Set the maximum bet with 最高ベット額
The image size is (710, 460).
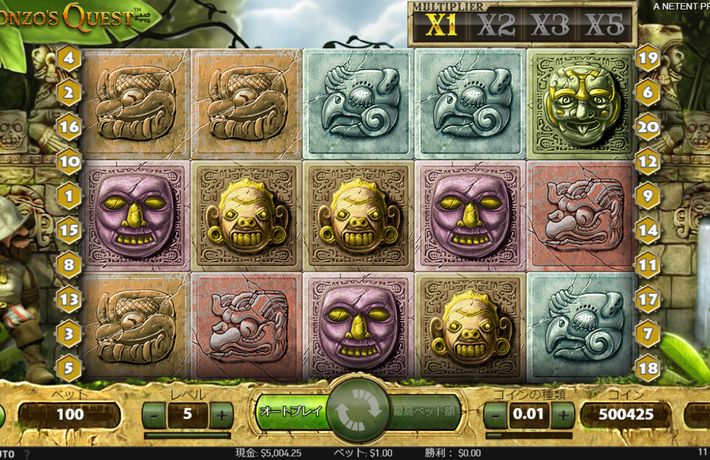click(423, 411)
